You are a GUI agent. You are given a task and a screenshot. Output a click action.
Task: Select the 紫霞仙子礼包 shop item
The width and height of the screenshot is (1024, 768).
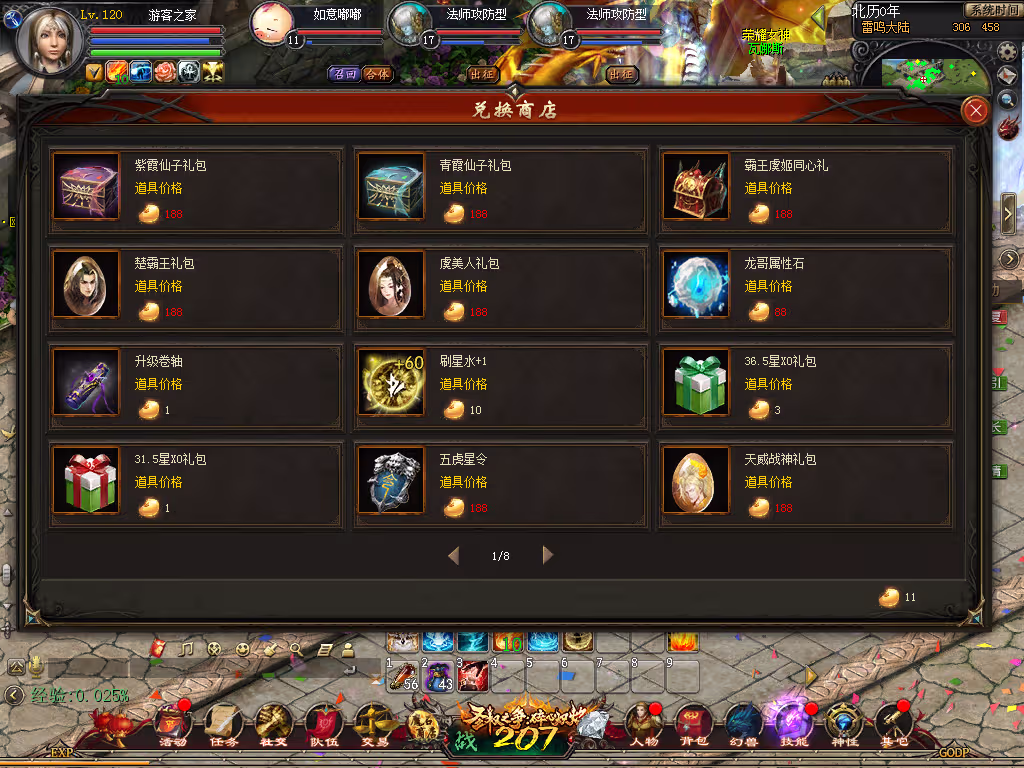85,186
